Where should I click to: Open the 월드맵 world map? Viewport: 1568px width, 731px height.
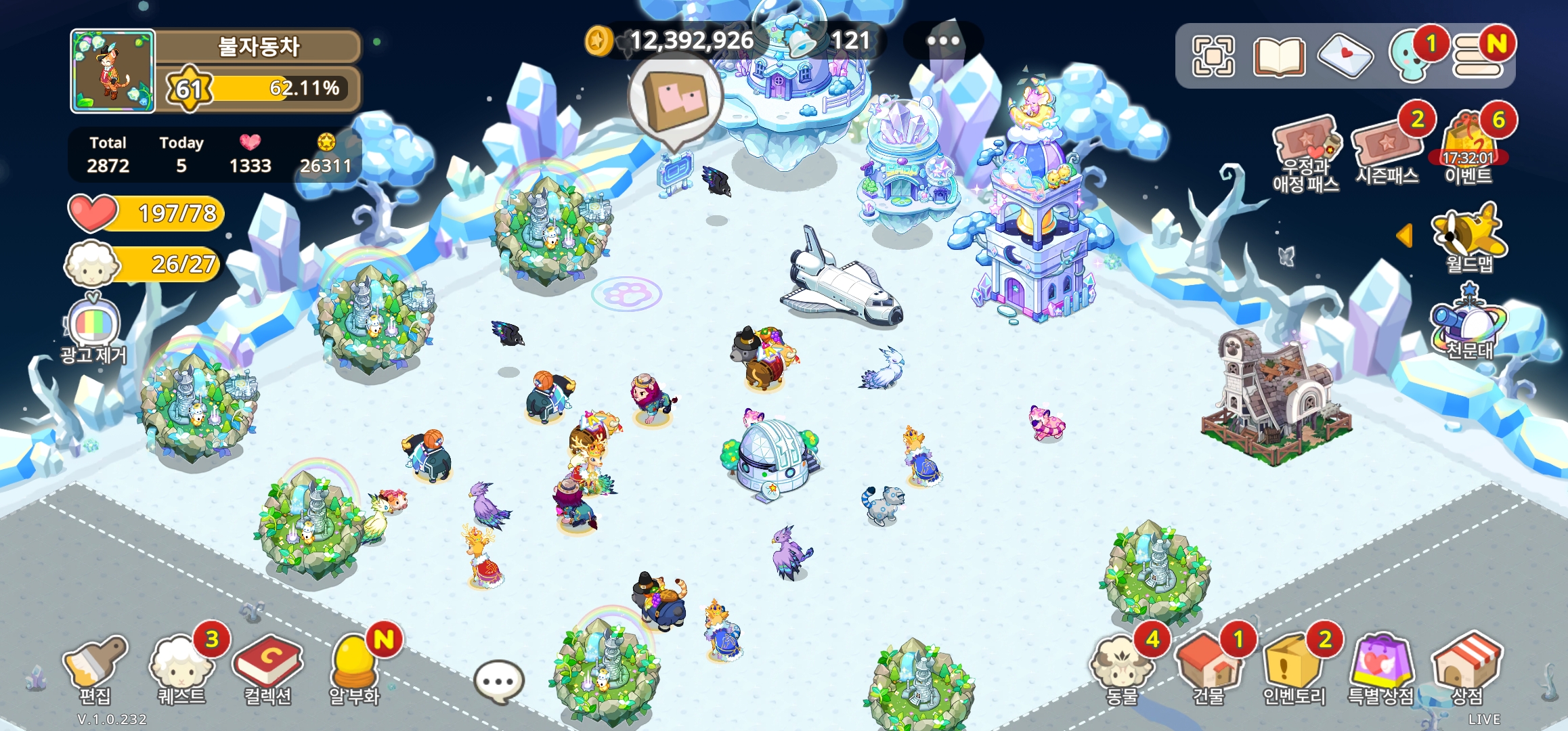coord(1469,238)
